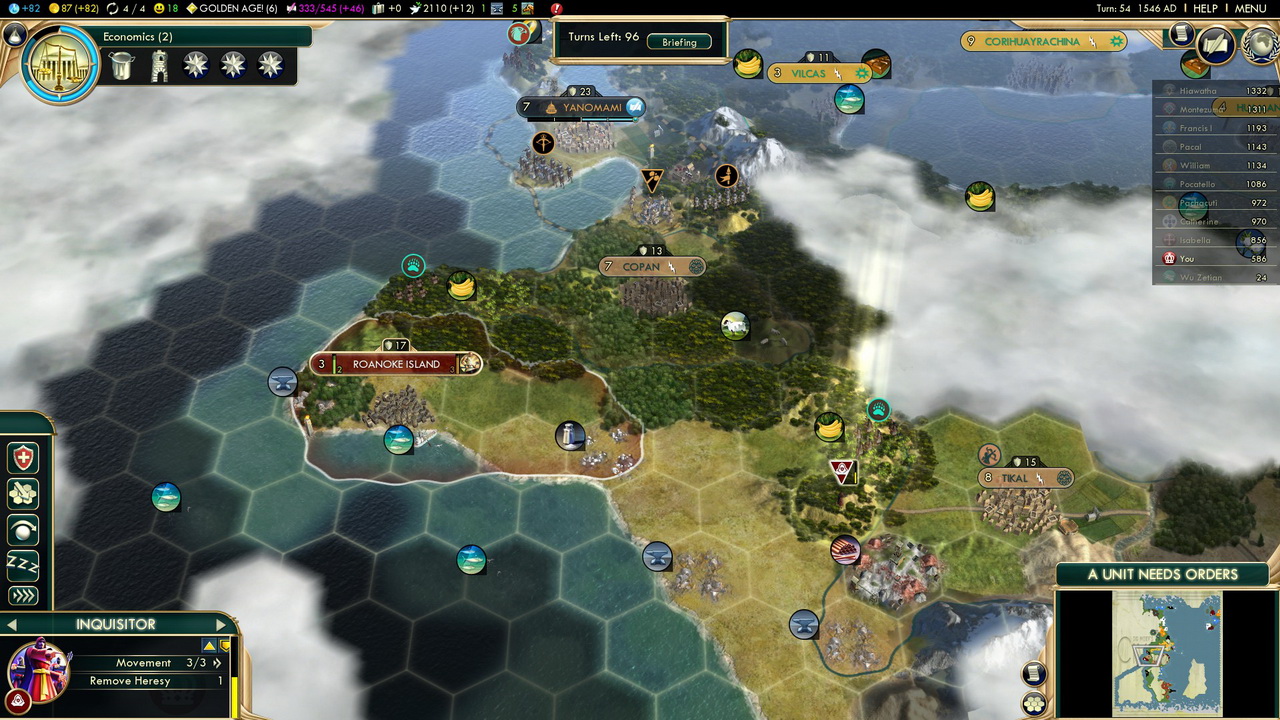
Task: Select the next unit with right arrow
Action: pyautogui.click(x=221, y=625)
